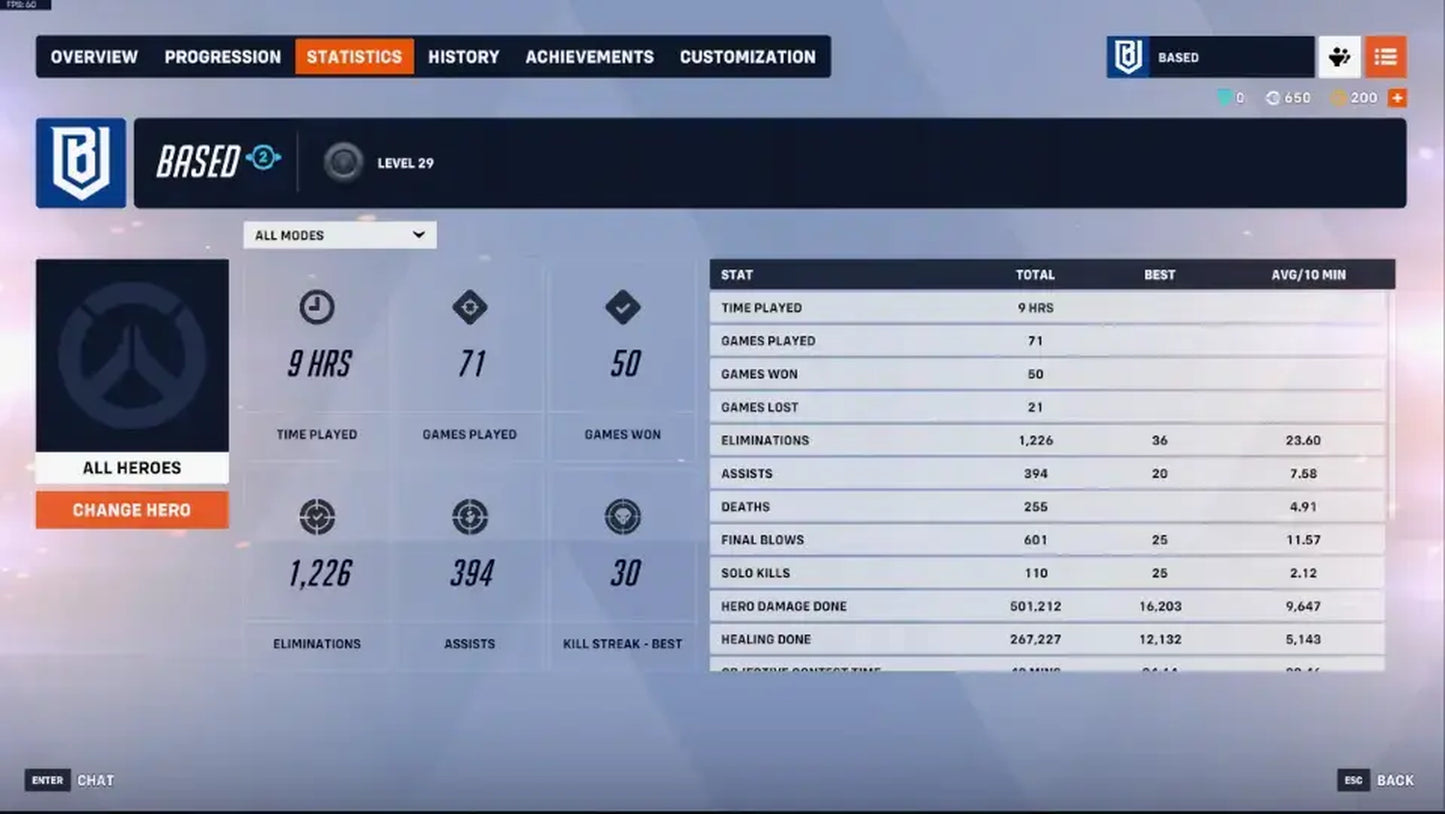Viewport: 1445px width, 814px height.
Task: Switch to the Achievements tab
Action: 589,57
